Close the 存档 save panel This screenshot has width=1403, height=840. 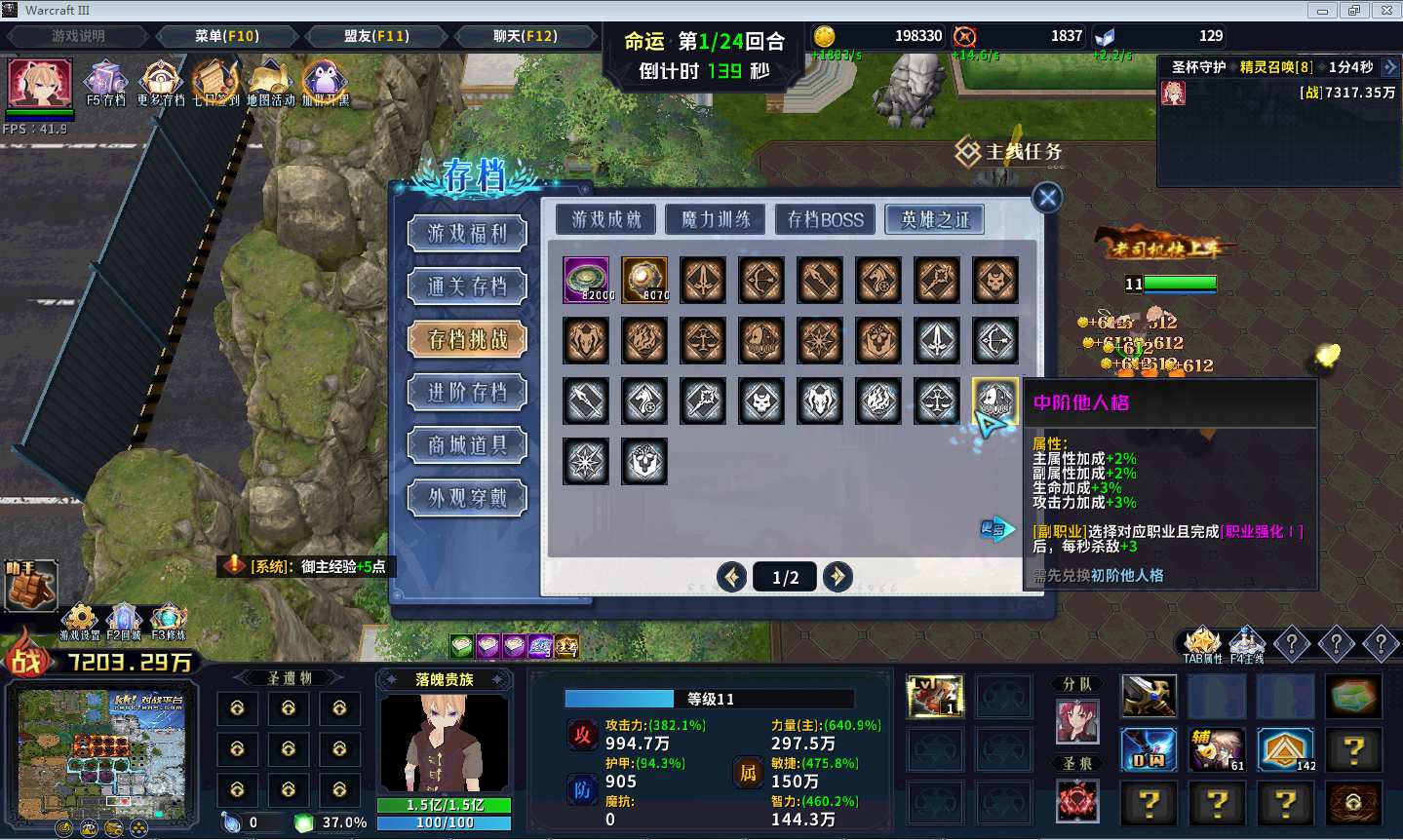tap(1047, 198)
